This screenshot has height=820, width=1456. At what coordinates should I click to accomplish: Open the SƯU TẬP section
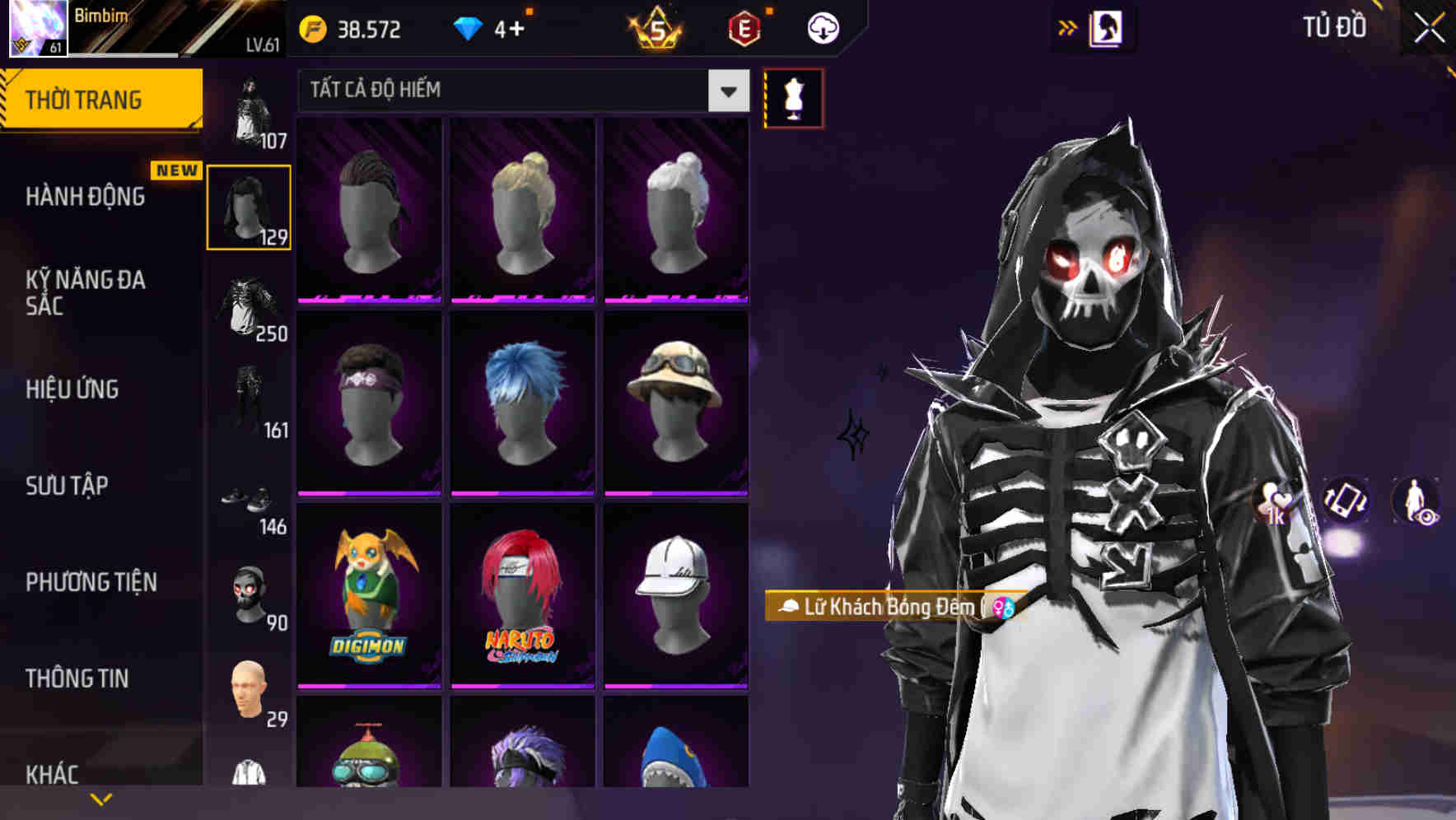[x=66, y=487]
